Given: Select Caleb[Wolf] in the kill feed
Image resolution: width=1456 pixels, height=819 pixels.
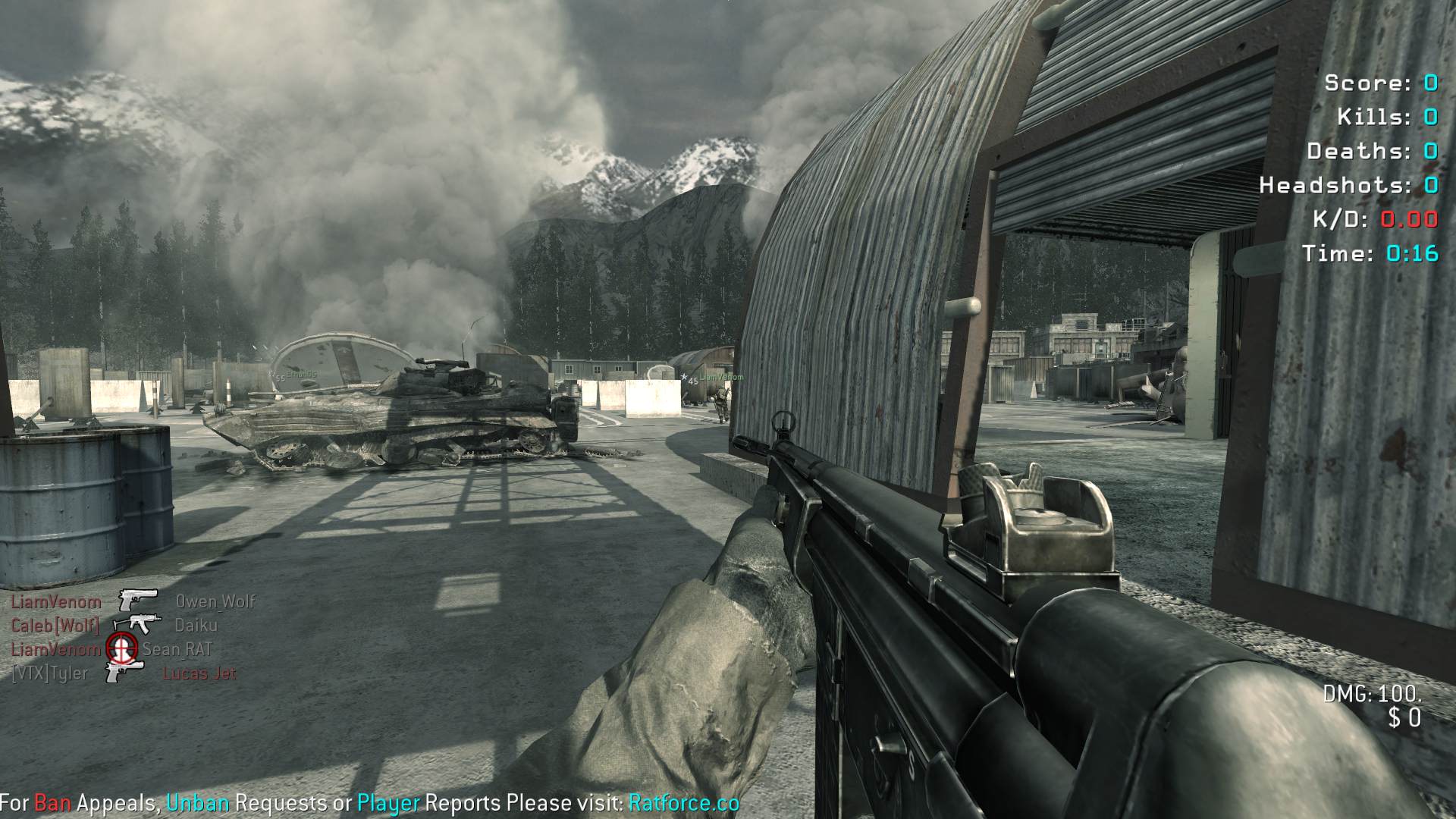Looking at the screenshot, I should (55, 626).
